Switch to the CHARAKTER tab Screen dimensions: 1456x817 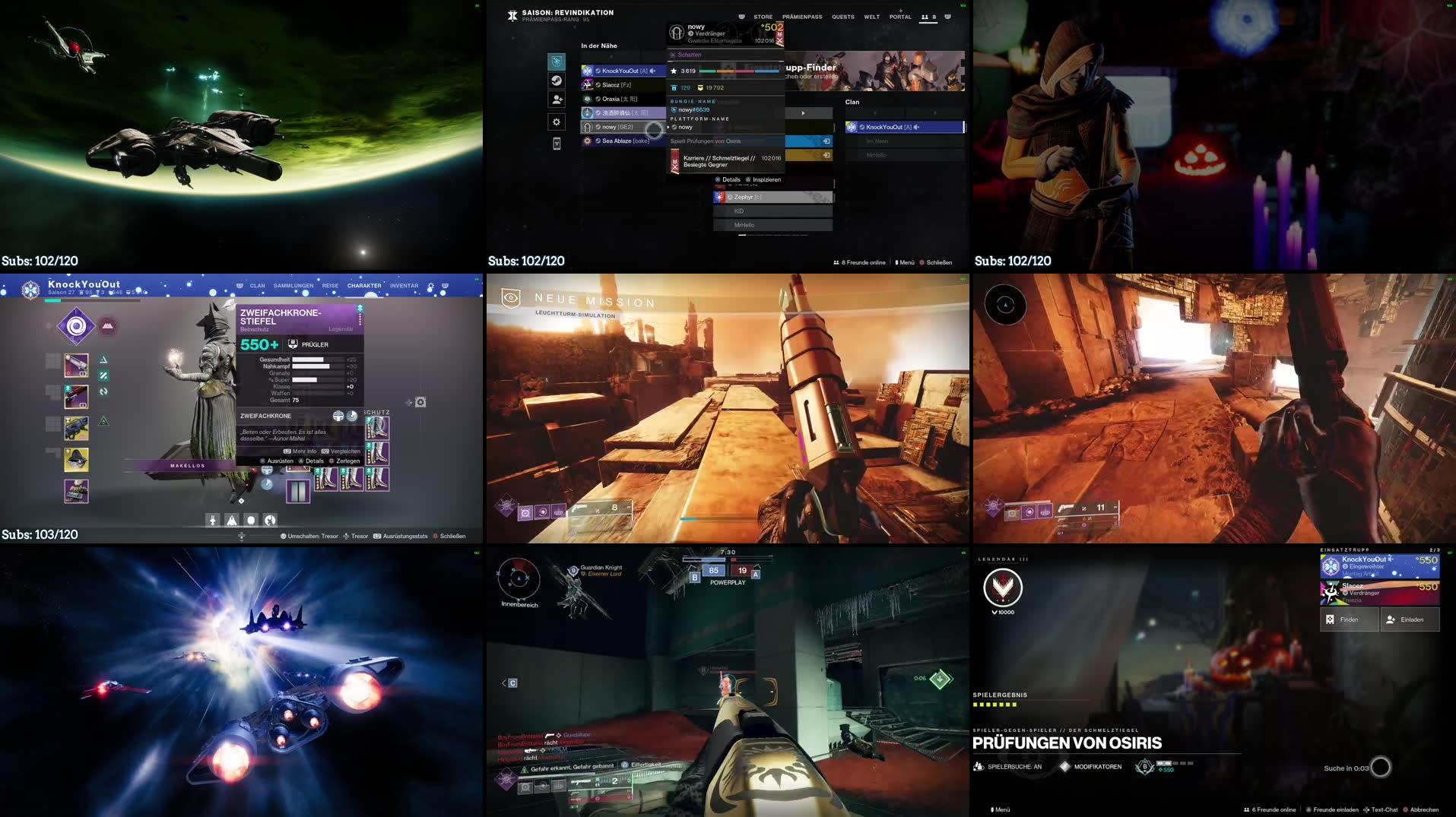pyautogui.click(x=364, y=286)
